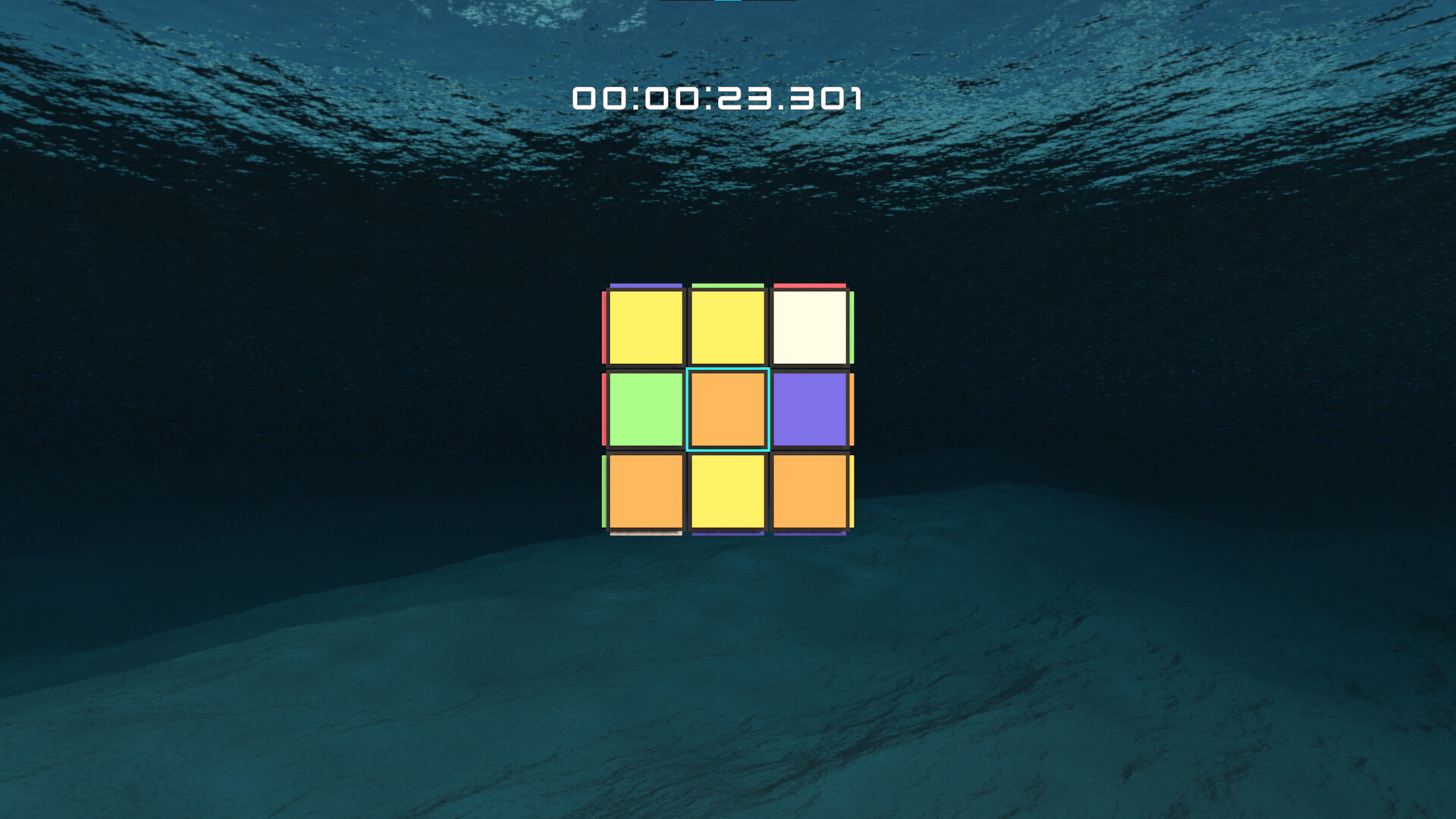Click the purple tile right of the center

[x=808, y=408]
